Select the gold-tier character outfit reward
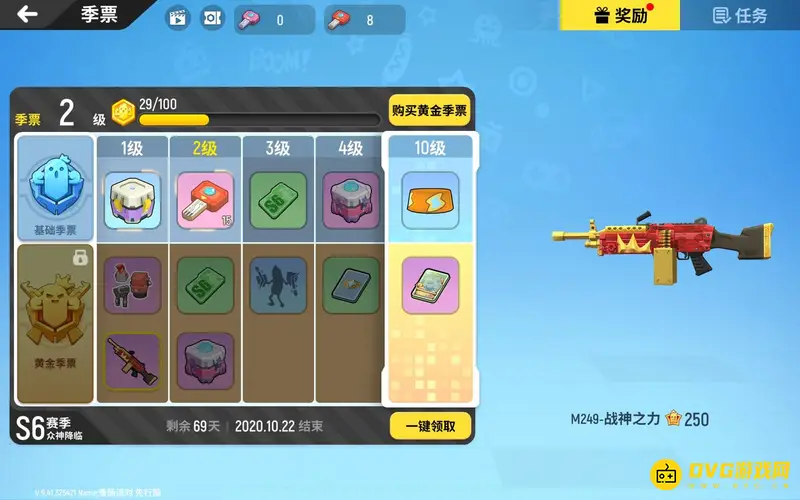 point(133,285)
